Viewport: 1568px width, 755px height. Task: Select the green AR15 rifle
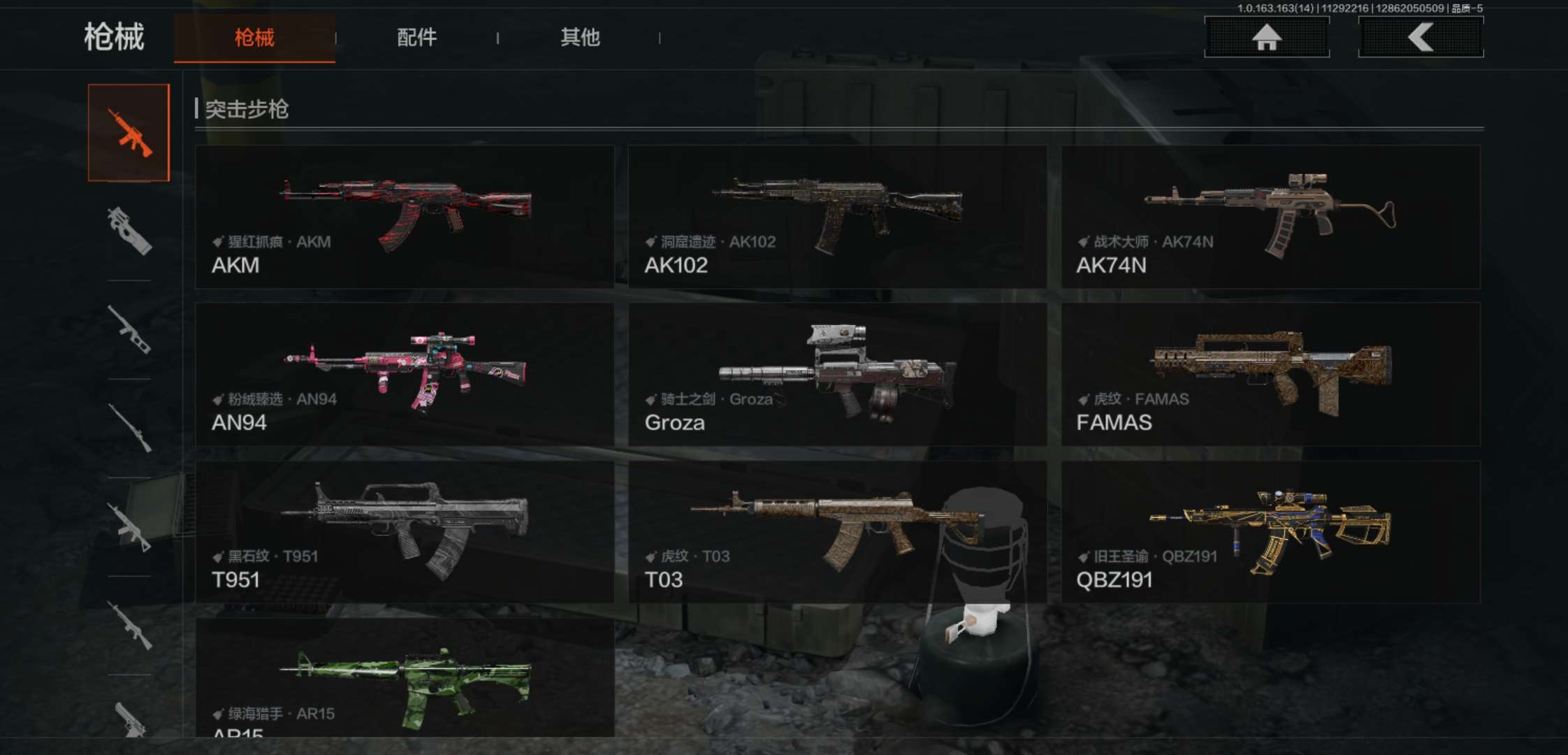point(405,678)
